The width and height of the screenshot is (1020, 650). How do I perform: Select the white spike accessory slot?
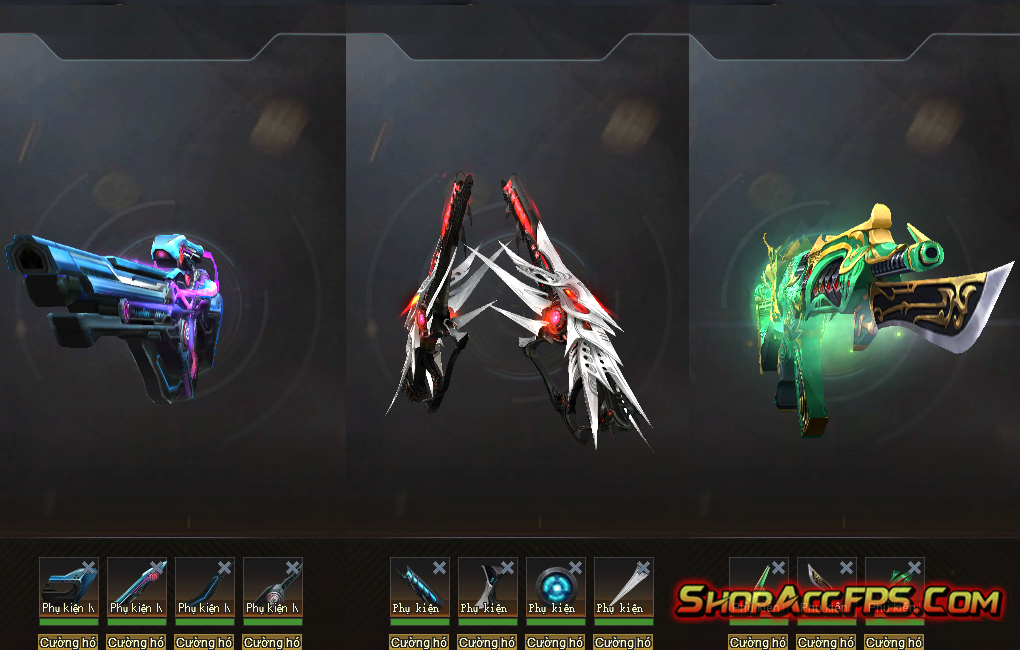[x=623, y=587]
